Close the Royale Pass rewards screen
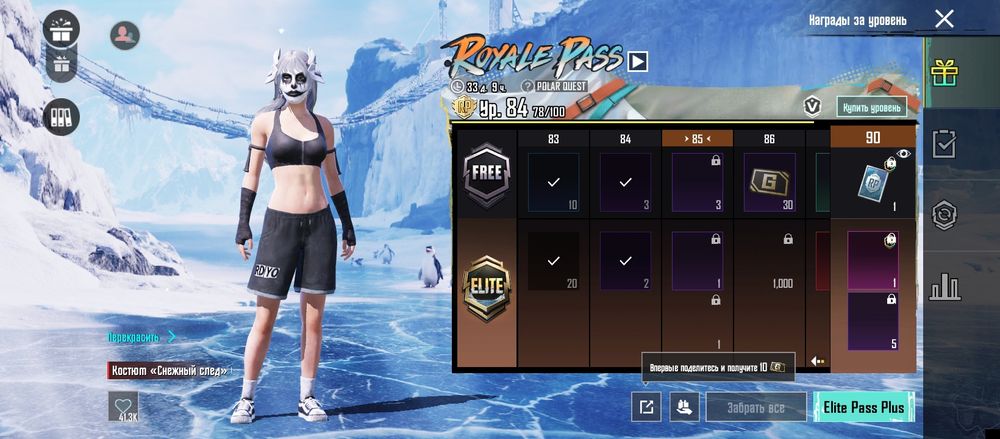 pos(944,19)
